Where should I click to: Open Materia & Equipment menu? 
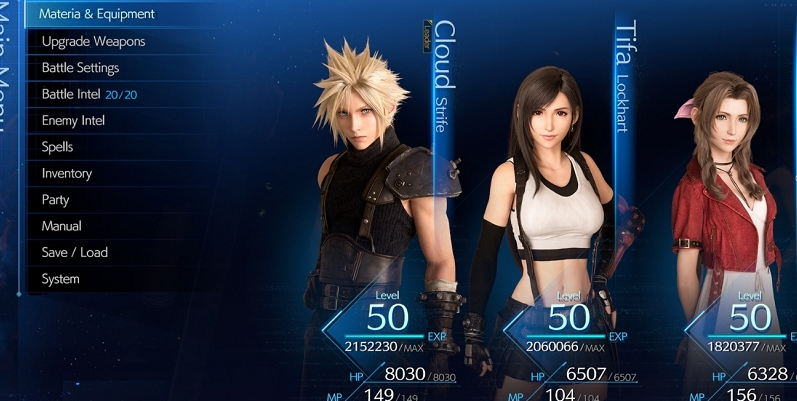[97, 15]
